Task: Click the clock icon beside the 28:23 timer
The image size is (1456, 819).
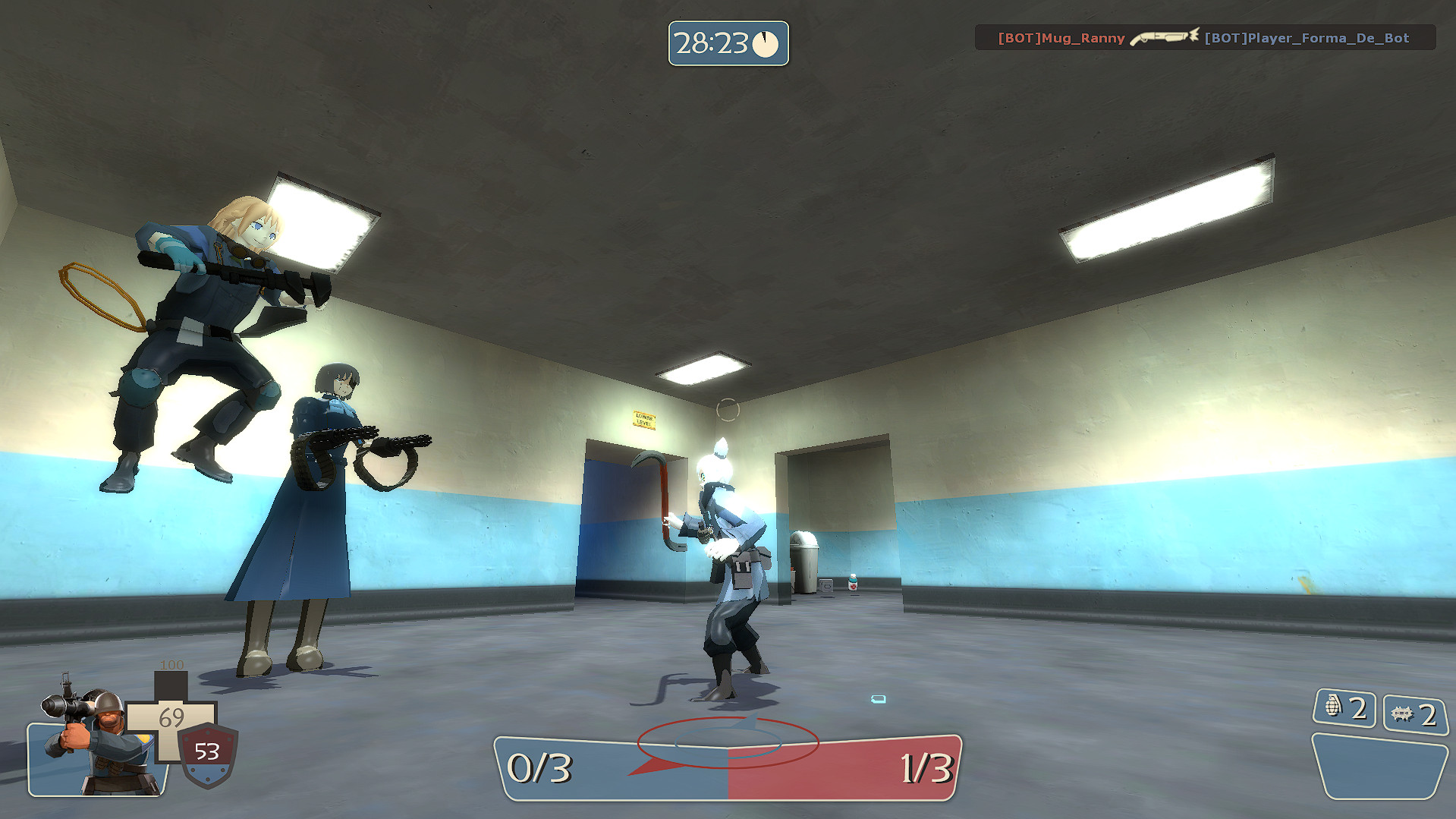Action: tap(766, 44)
